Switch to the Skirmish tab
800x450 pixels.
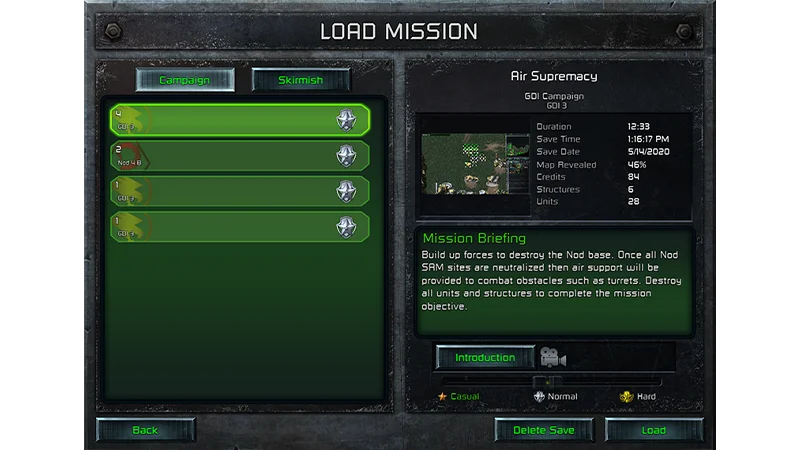click(x=301, y=80)
